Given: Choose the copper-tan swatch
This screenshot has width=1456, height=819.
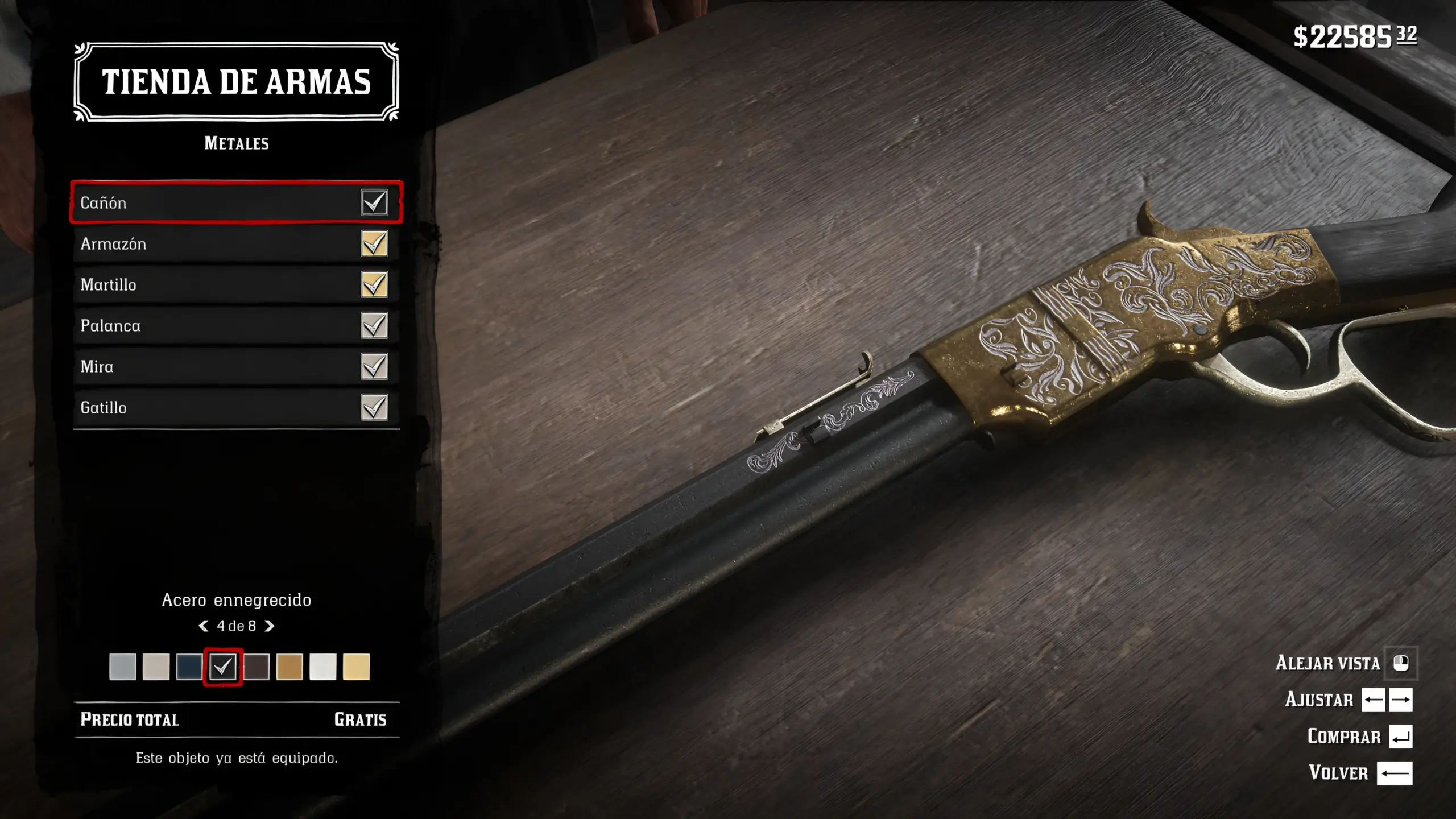Looking at the screenshot, I should [289, 667].
